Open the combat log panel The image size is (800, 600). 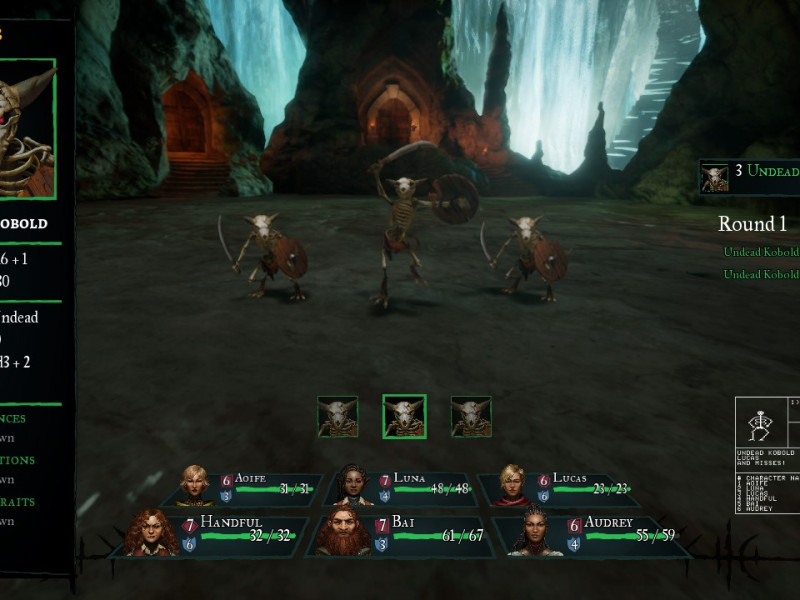coord(768,455)
